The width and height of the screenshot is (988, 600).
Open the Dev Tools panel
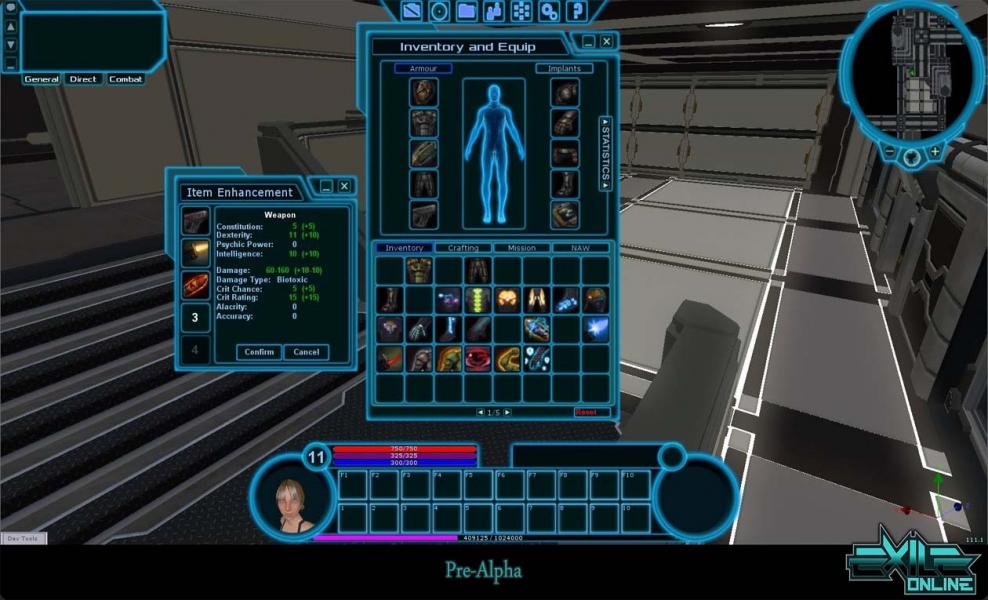[22, 538]
